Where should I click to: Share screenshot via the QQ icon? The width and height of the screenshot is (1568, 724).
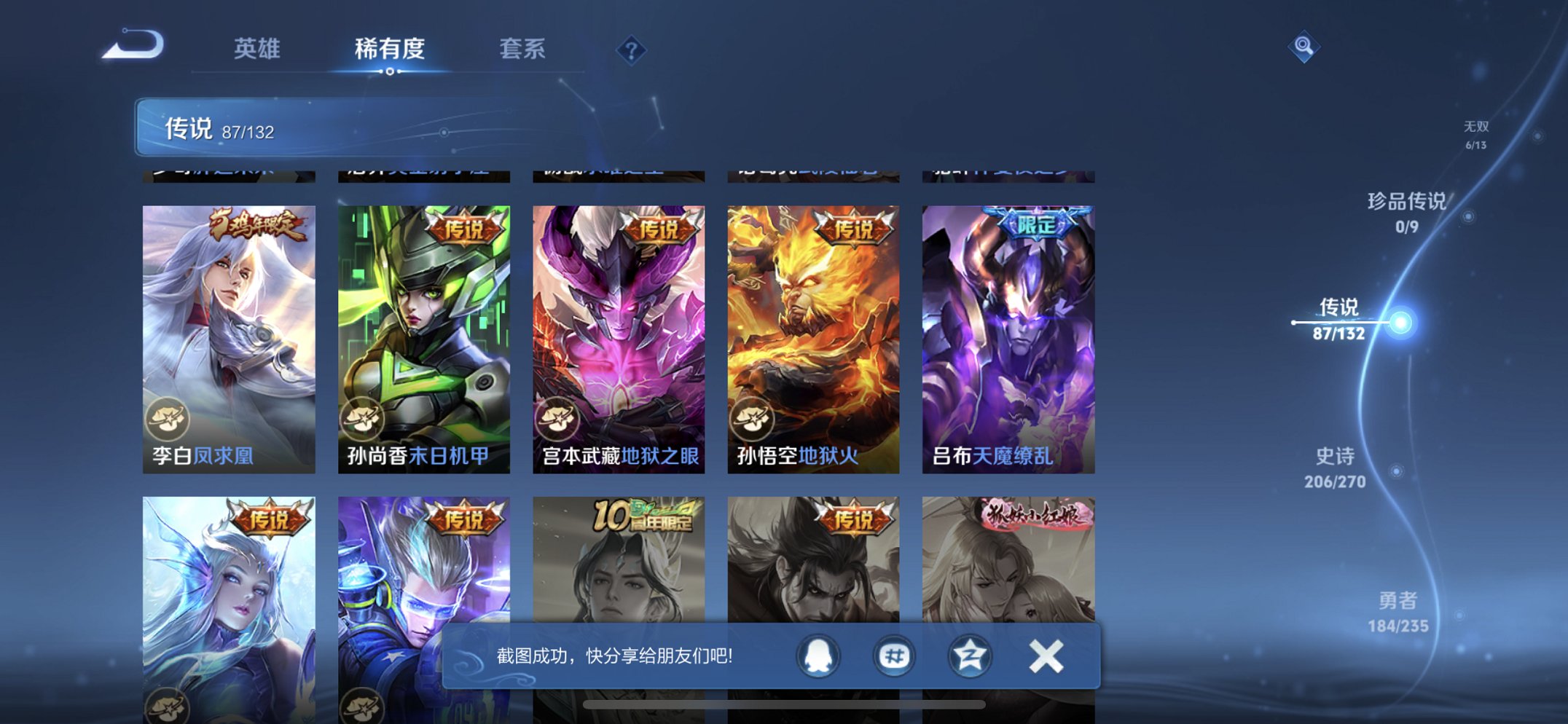click(x=818, y=656)
